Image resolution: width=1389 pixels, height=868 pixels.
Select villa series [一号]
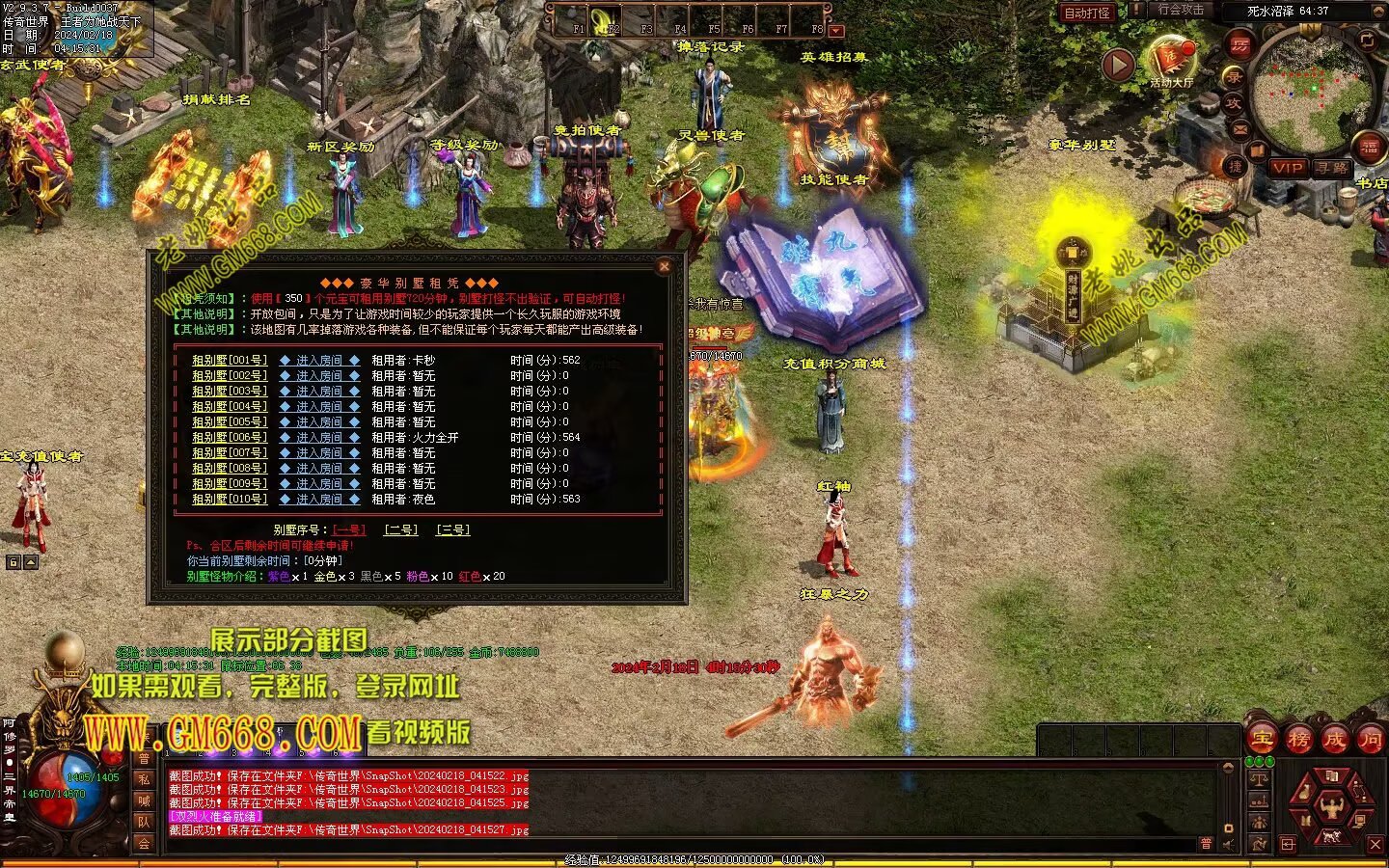pos(349,529)
